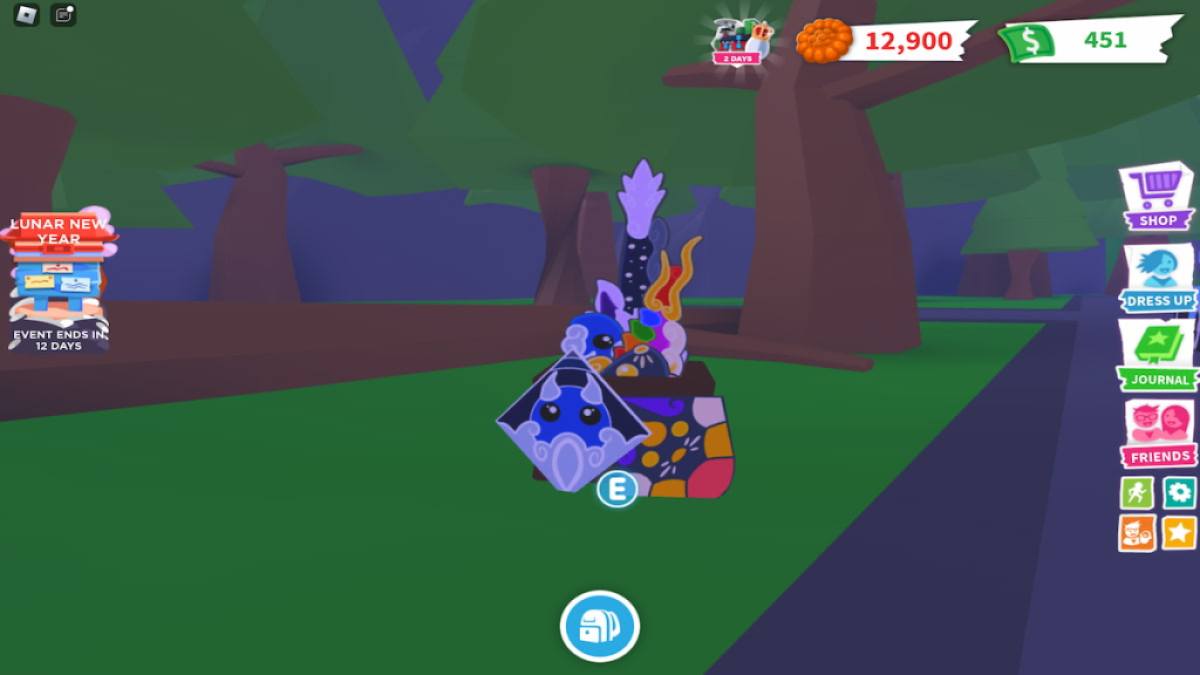Open the Roblox menu
This screenshot has height=675, width=1200.
pyautogui.click(x=26, y=15)
